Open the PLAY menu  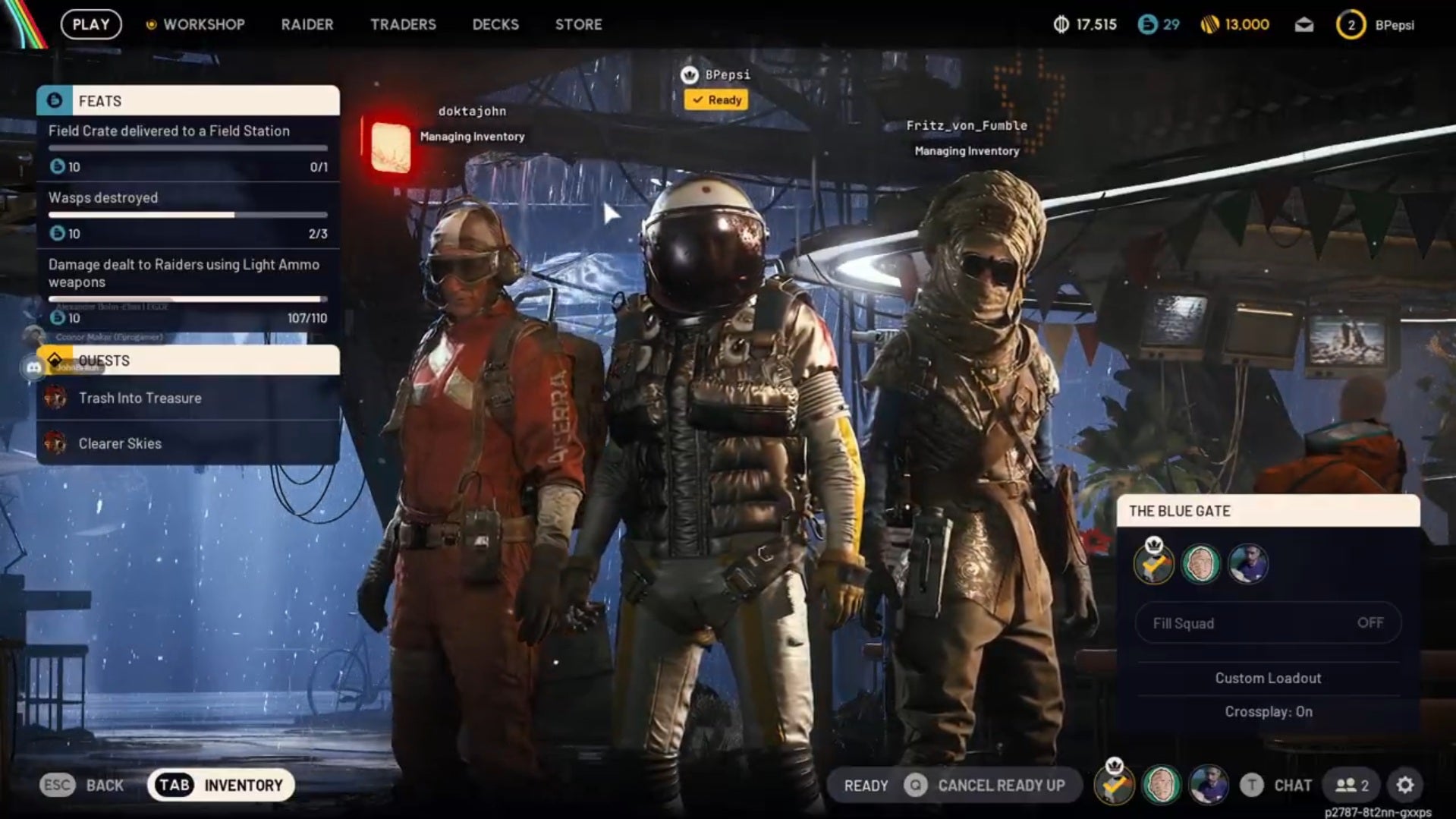(x=90, y=24)
